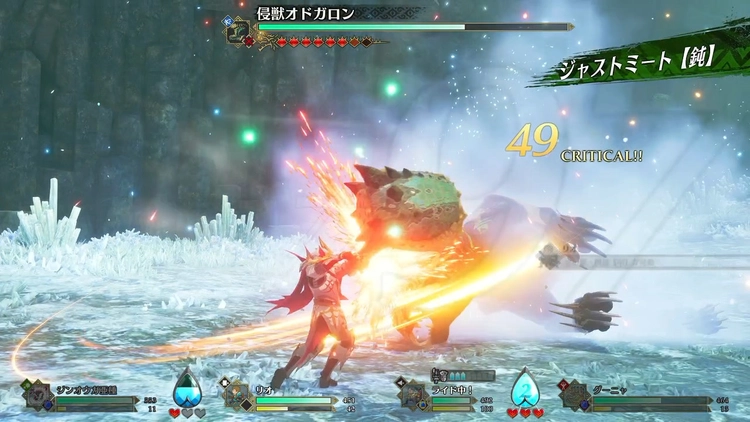750x422 pixels.
Task: Select the ライド中! rider portrait
Action: coord(415,394)
